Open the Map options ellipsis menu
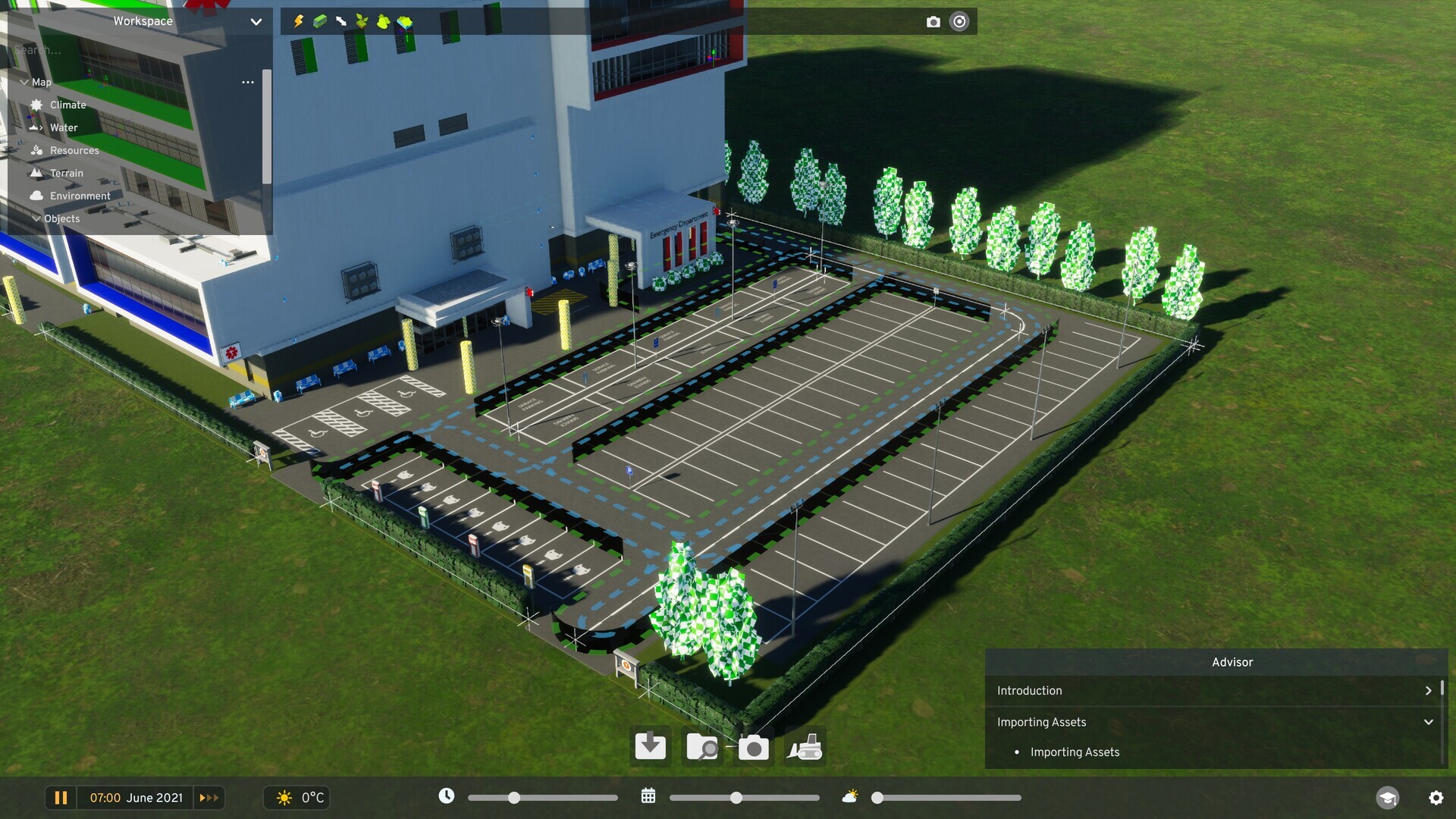This screenshot has width=1456, height=819. 248,82
